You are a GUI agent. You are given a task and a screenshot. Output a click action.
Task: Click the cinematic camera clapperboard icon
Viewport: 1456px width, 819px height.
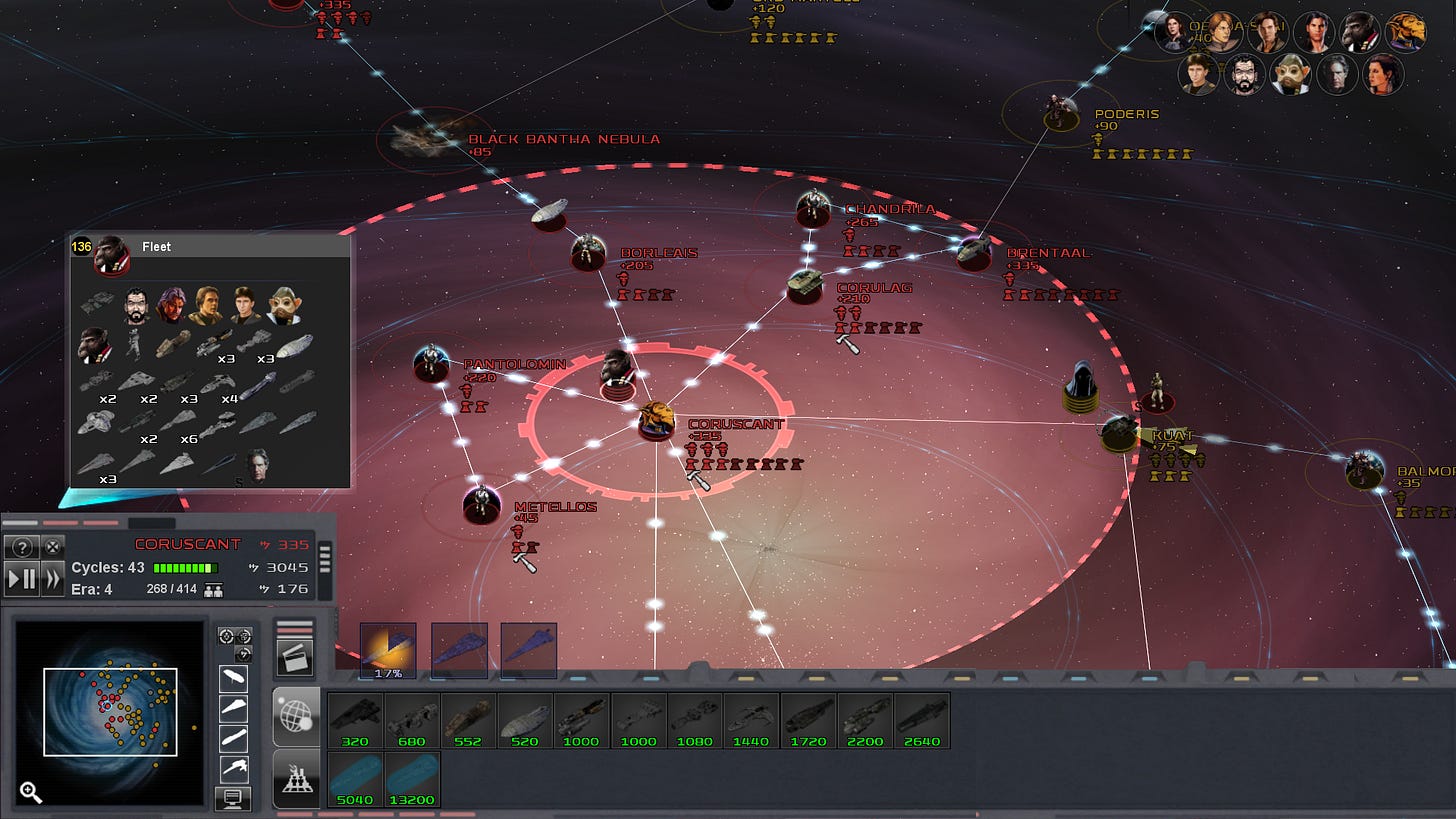click(x=294, y=656)
